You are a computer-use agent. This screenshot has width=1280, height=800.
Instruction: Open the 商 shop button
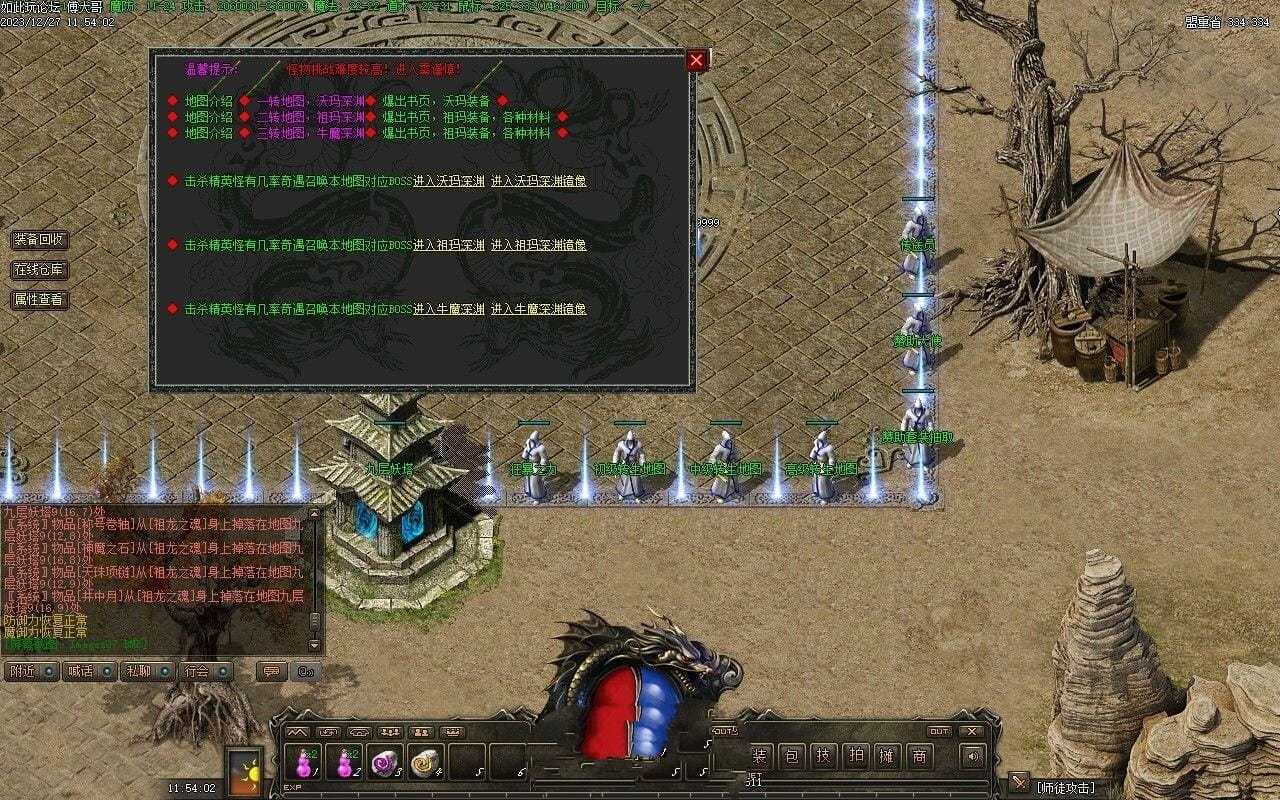918,757
